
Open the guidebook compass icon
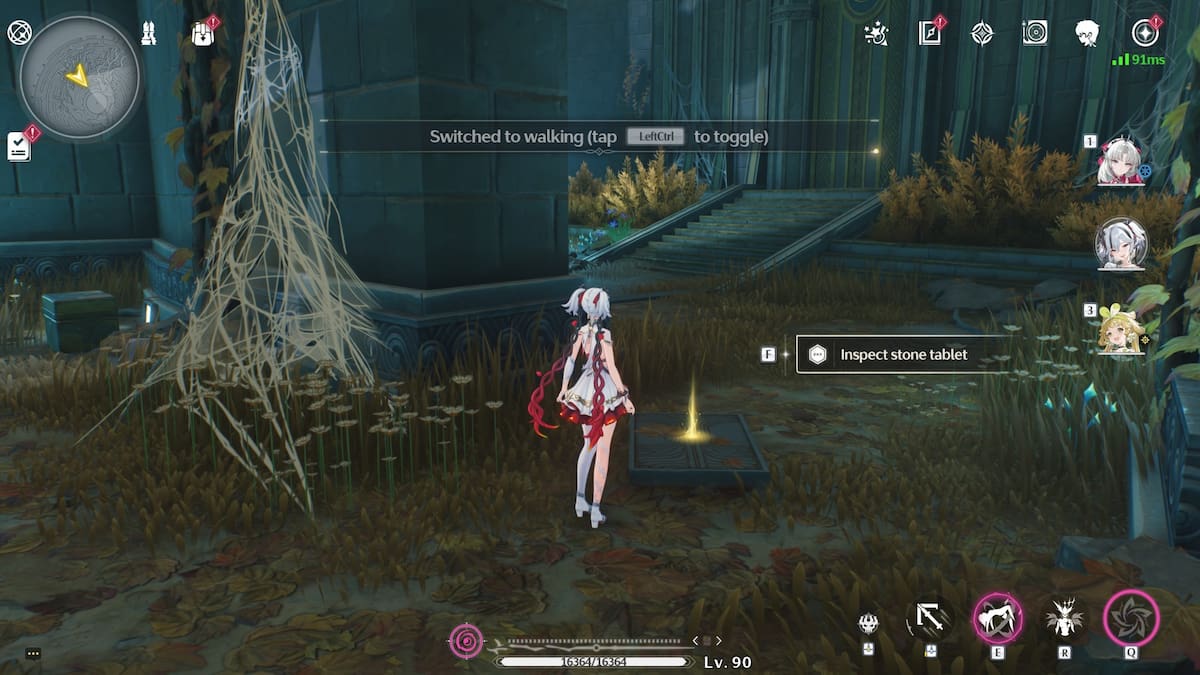coord(930,33)
